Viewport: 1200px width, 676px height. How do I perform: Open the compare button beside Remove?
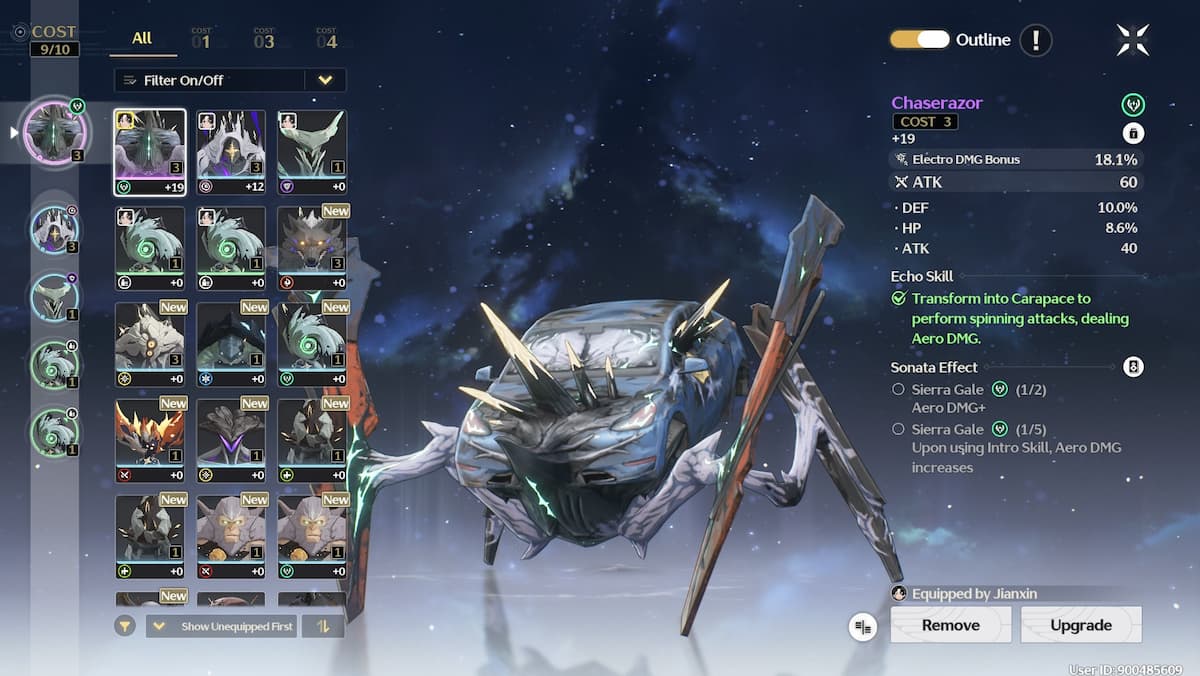[862, 626]
